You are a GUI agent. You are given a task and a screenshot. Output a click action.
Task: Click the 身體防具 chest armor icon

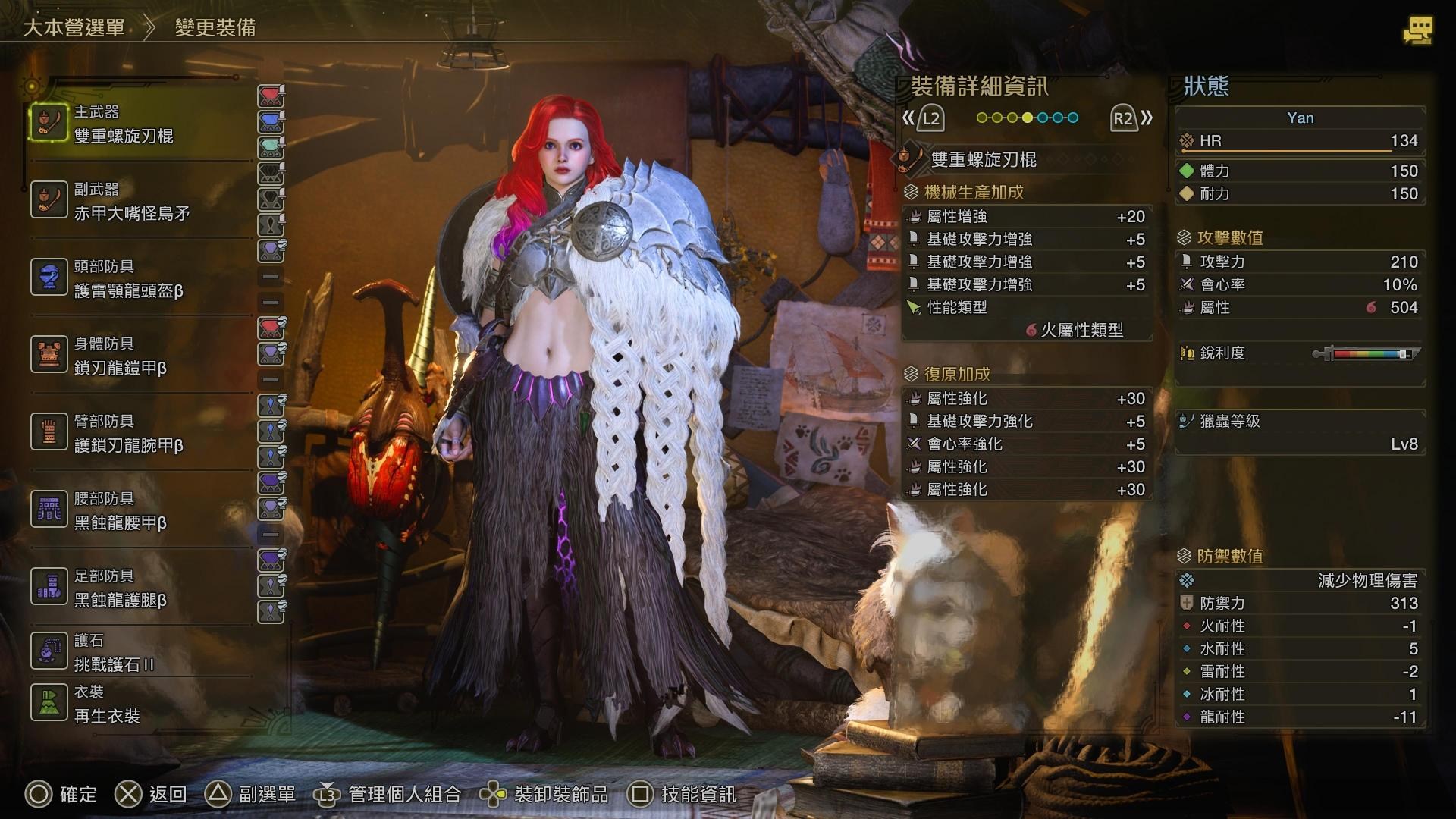click(49, 353)
